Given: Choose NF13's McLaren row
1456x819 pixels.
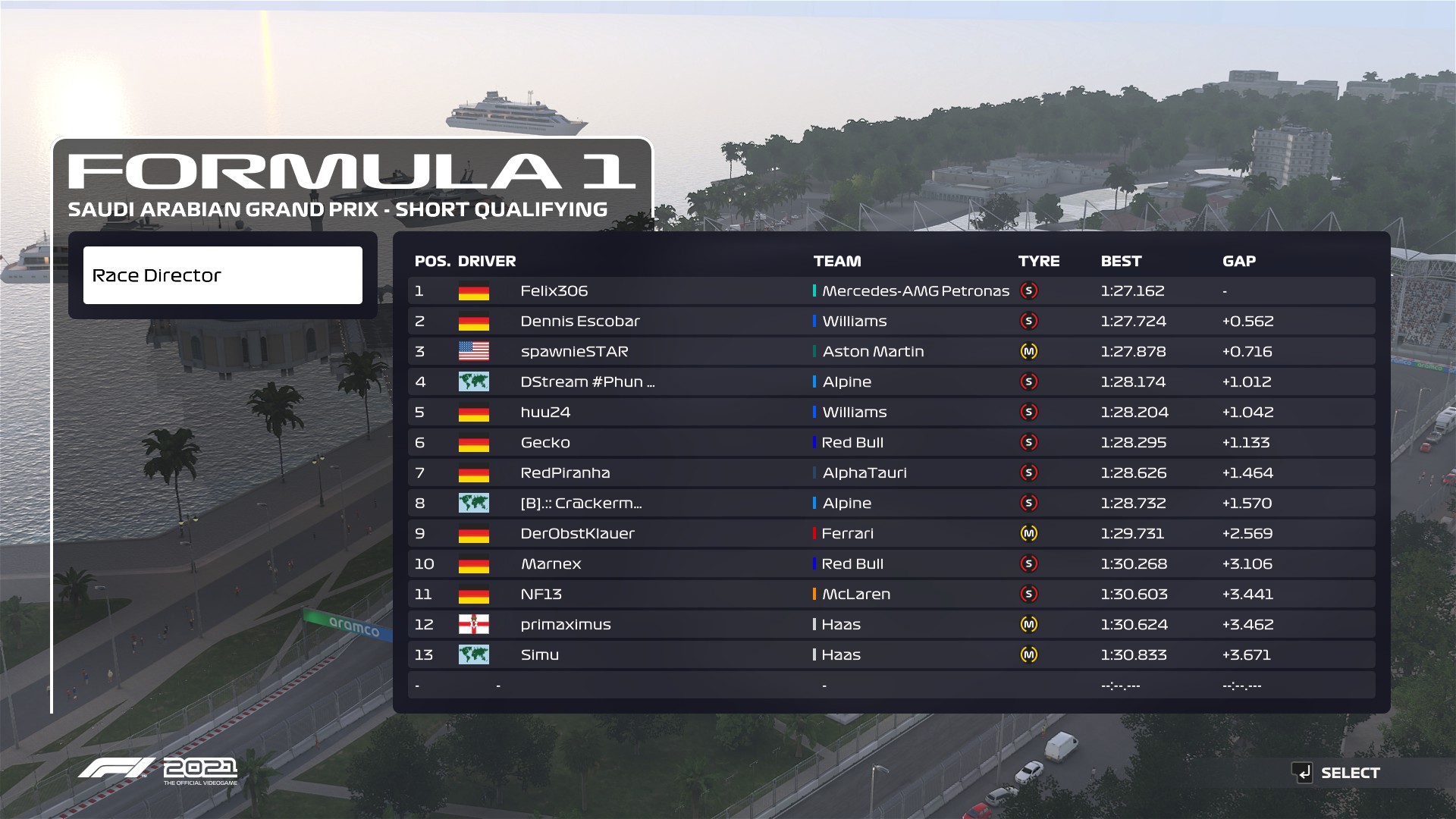Looking at the screenshot, I should pos(890,595).
